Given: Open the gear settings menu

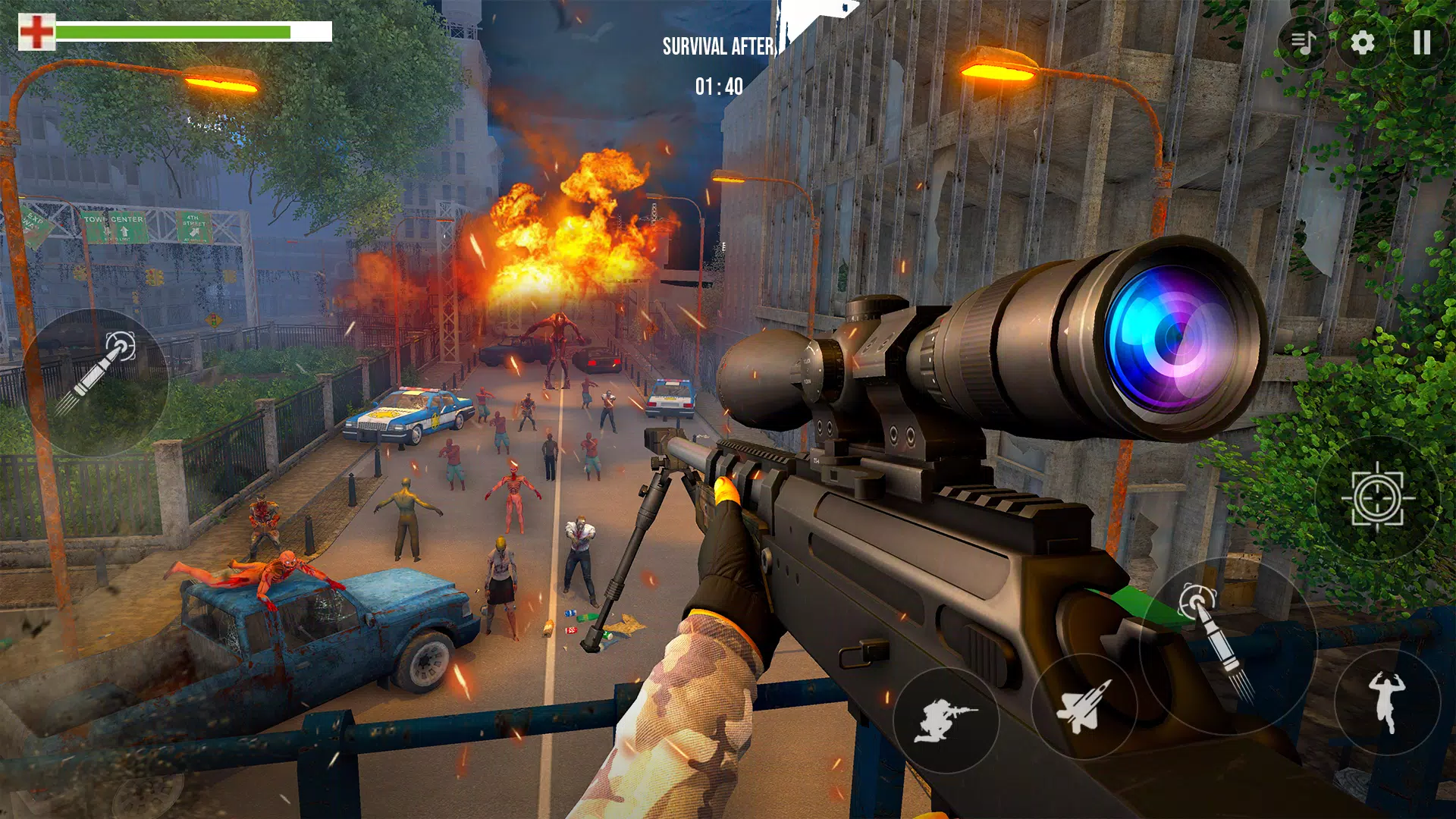Looking at the screenshot, I should point(1363,42).
